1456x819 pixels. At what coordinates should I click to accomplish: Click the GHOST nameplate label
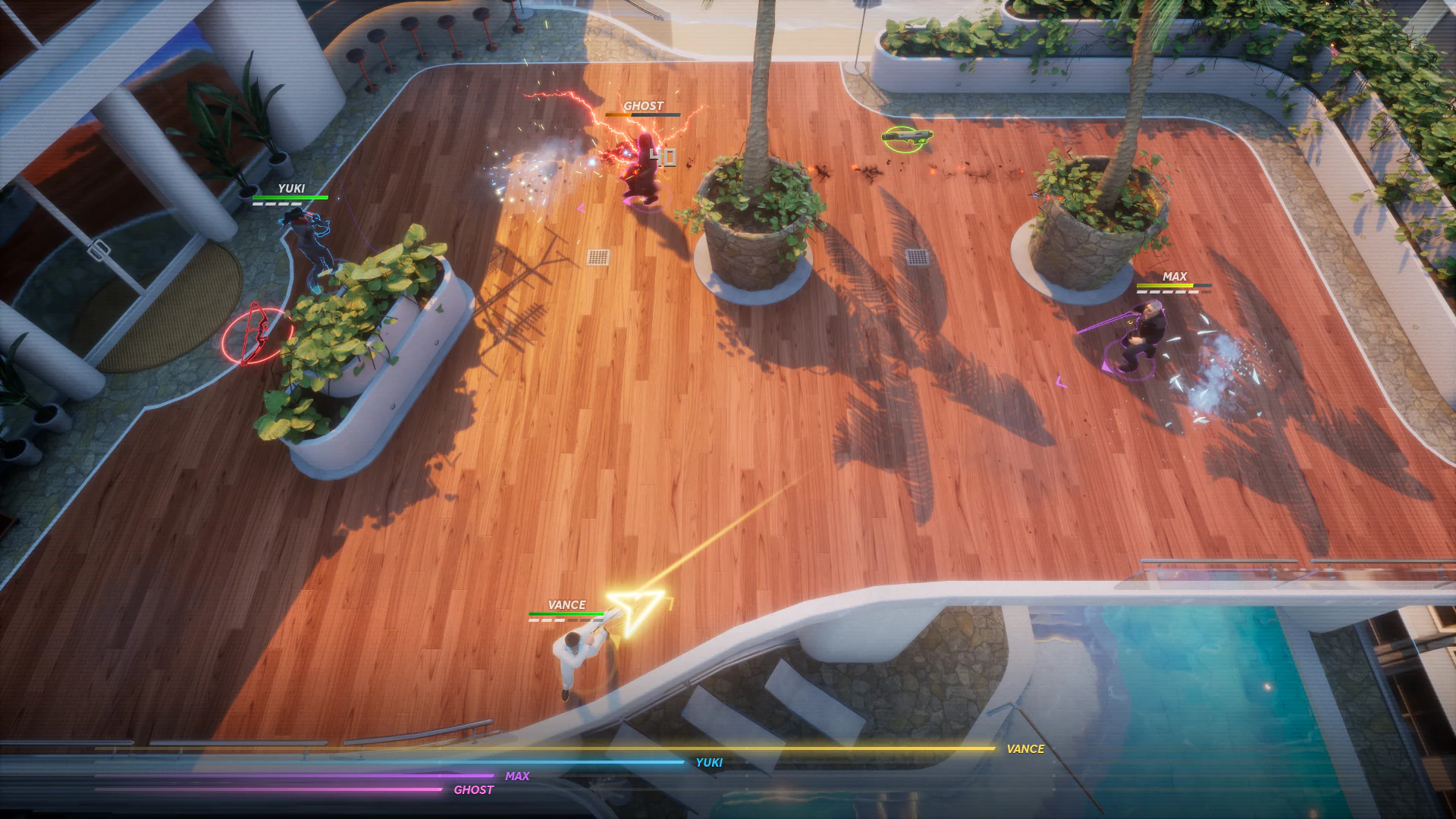(642, 106)
